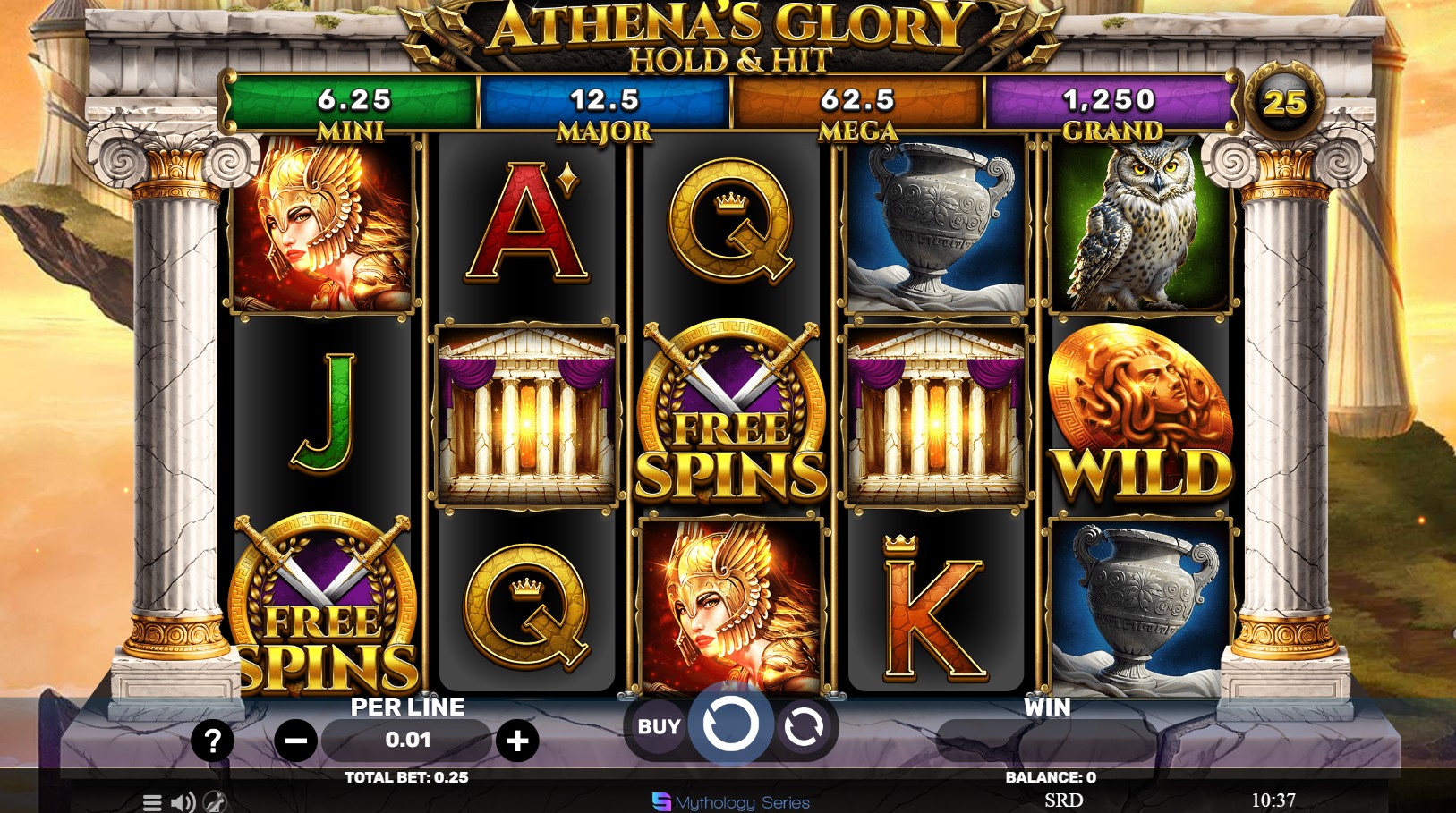Open the BUY feature options
The image size is (1456, 813).
[x=658, y=727]
